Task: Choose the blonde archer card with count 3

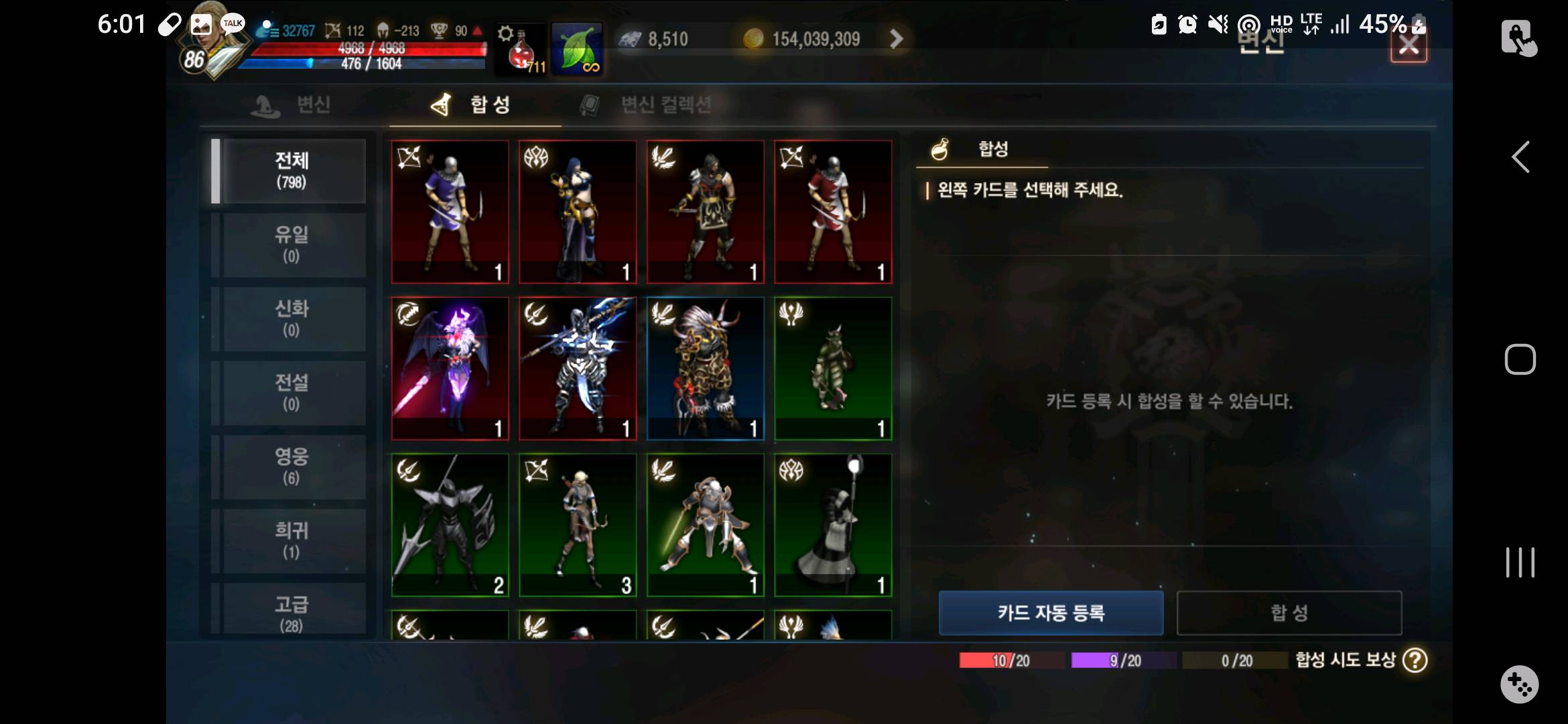Action: point(577,525)
